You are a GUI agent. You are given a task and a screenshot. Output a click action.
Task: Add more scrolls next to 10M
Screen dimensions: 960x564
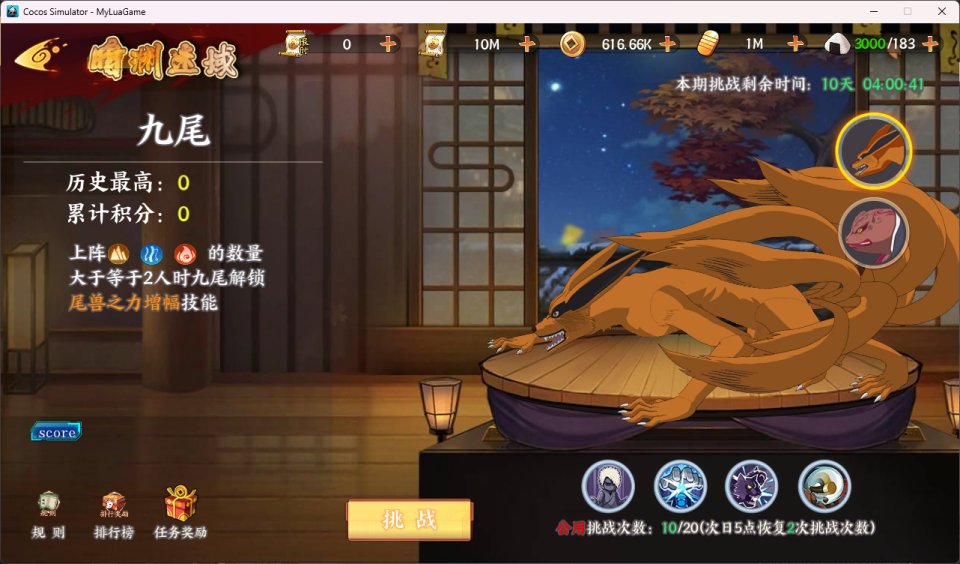(x=528, y=44)
